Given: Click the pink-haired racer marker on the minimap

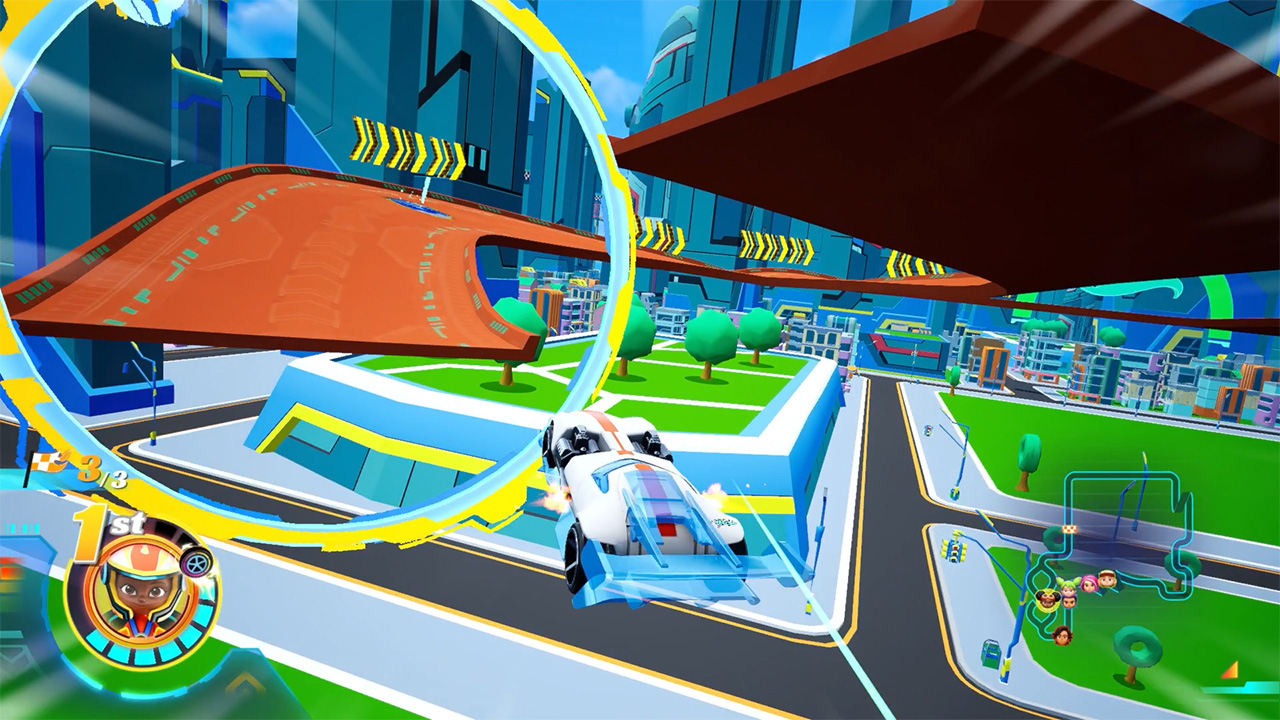Looking at the screenshot, I should point(1090,582).
